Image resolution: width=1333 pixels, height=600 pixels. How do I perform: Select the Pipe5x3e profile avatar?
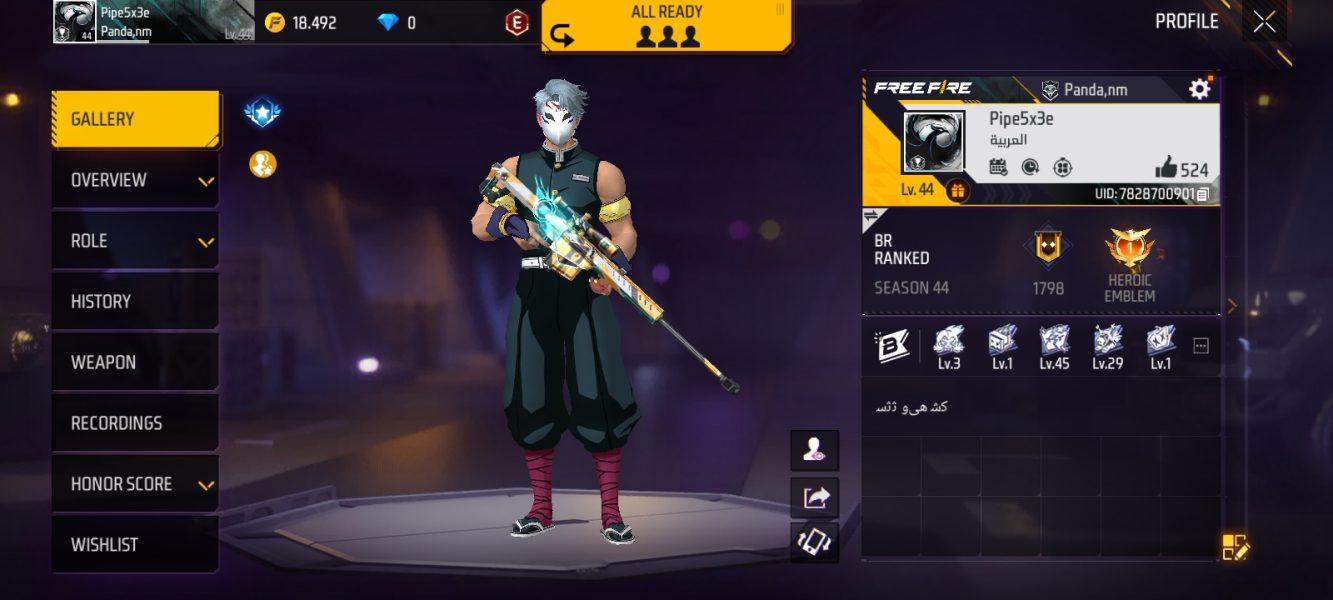933,141
